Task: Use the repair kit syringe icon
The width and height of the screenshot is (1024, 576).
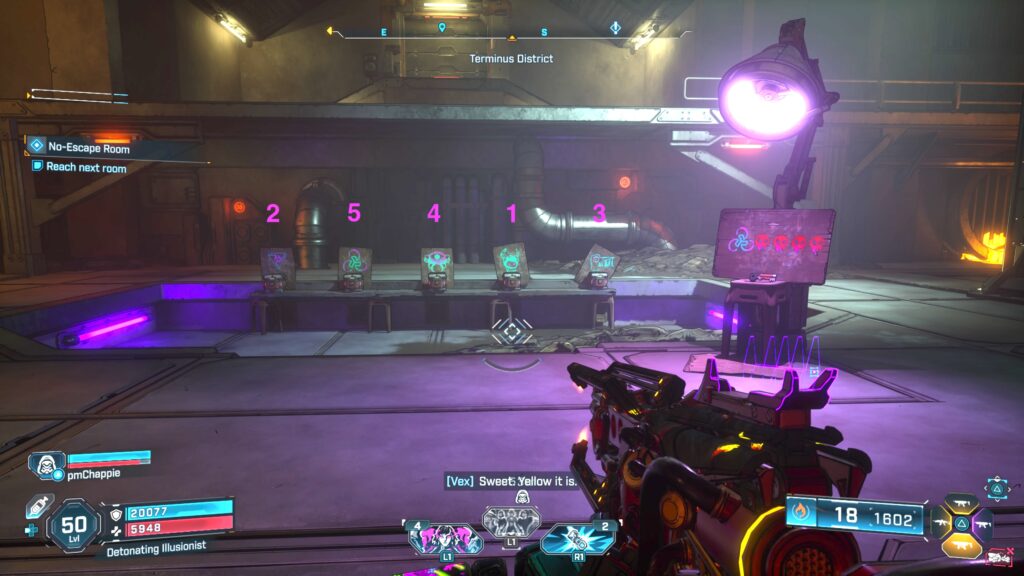Action: click(39, 508)
